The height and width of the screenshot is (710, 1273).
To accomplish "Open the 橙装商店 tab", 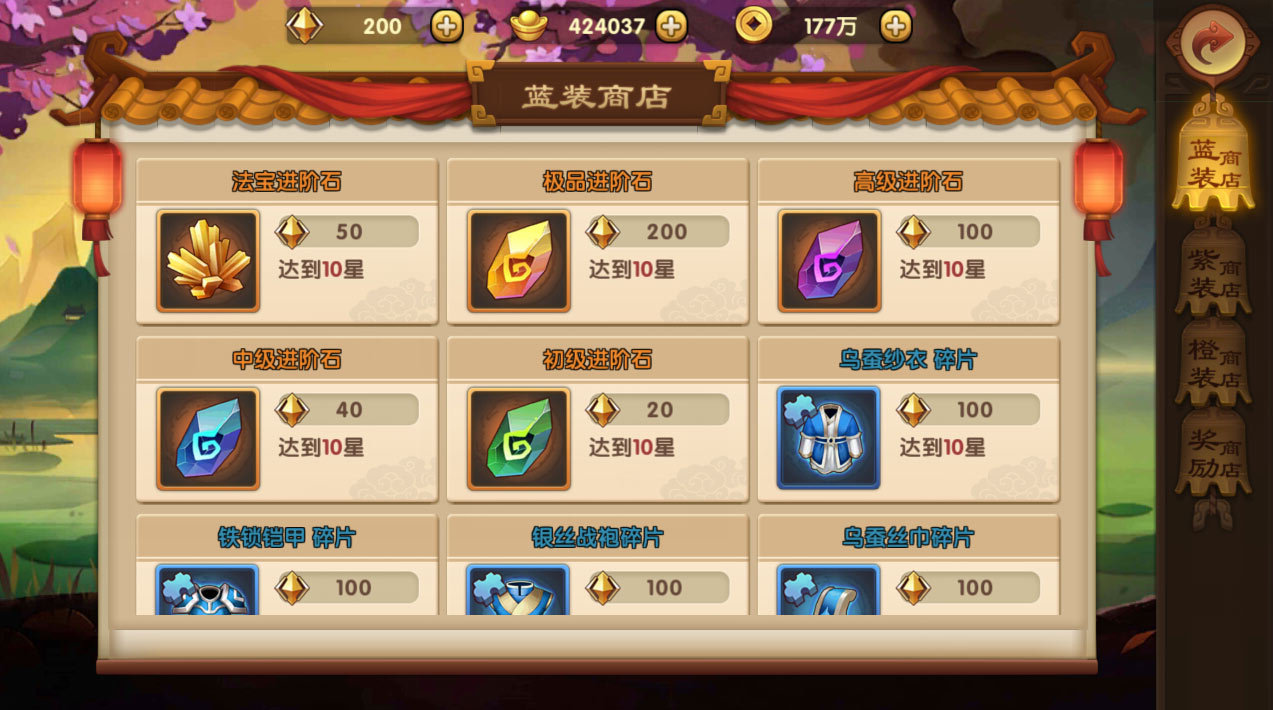I will (1213, 364).
